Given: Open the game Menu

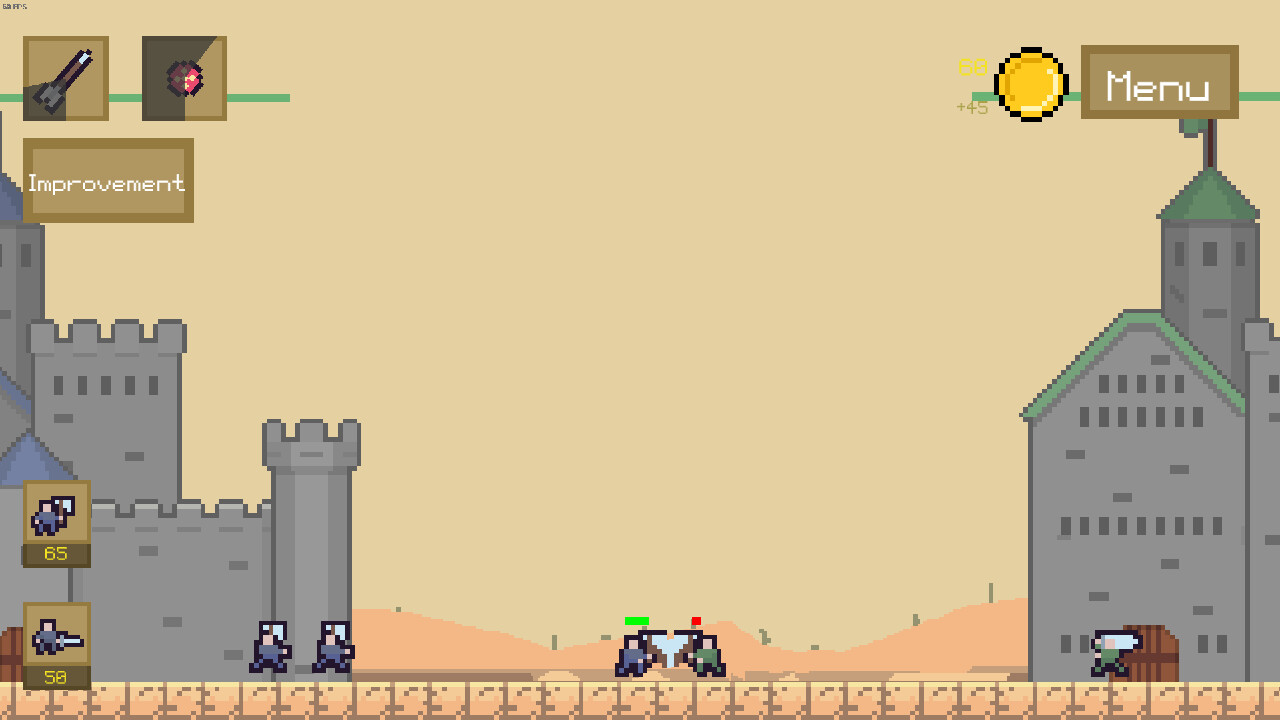Looking at the screenshot, I should click(1158, 85).
